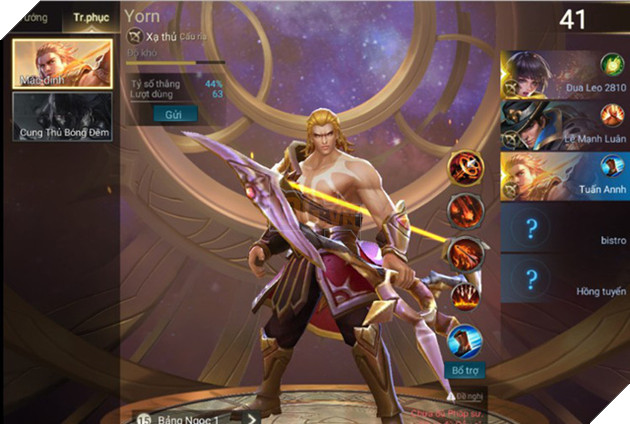
Task: Select Tuấn Anh's Yorn player row
Action: pos(565,177)
